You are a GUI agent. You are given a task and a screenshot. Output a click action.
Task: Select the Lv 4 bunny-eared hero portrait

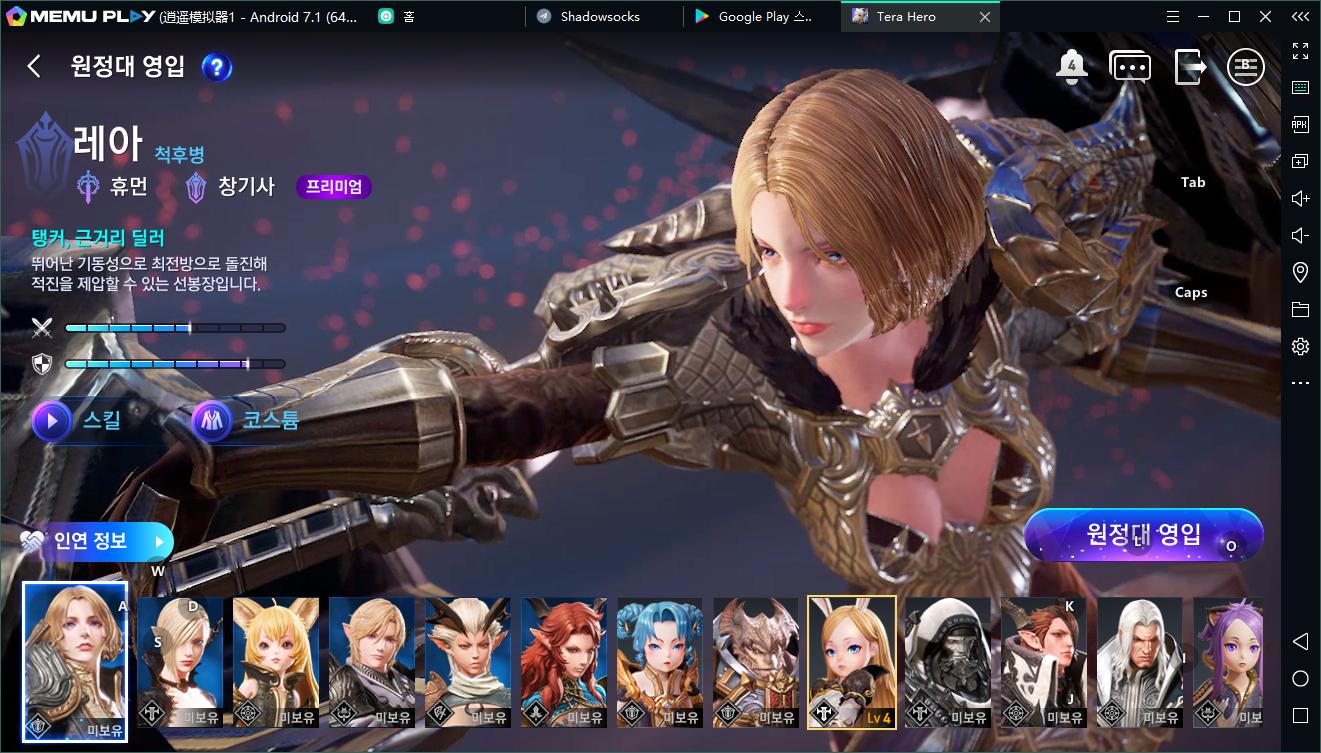coord(852,661)
